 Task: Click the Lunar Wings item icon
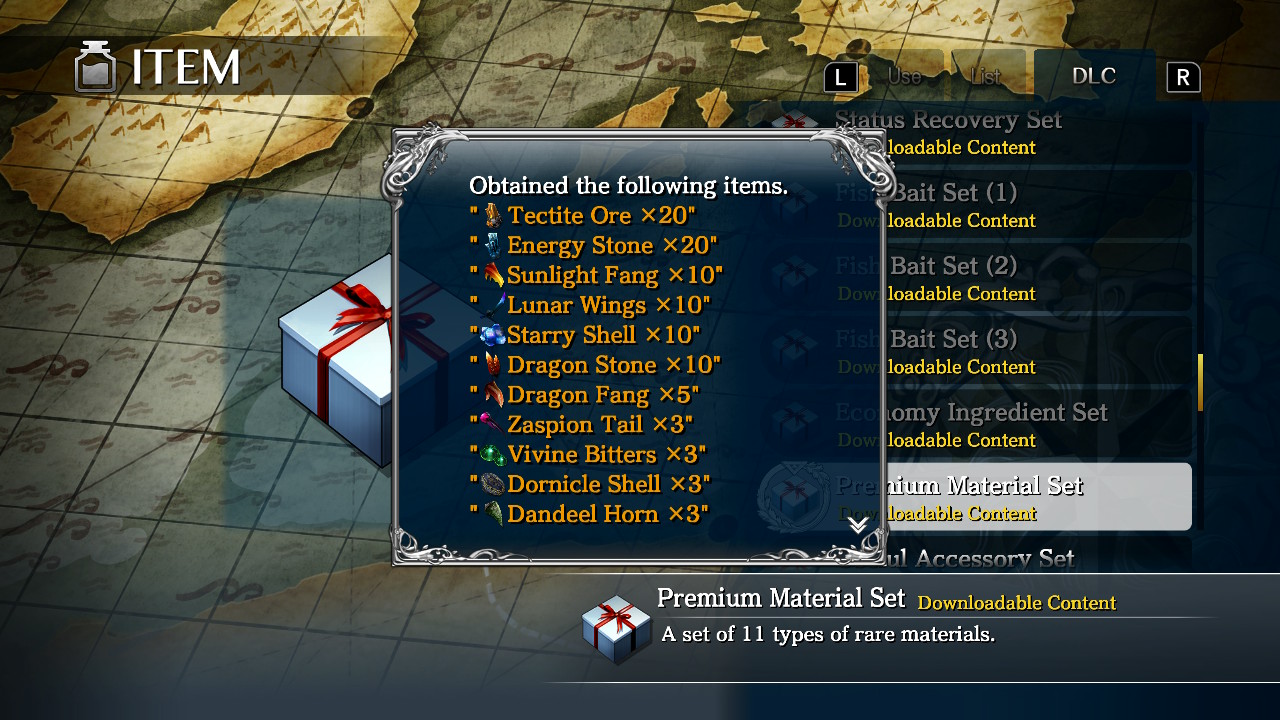pos(494,304)
